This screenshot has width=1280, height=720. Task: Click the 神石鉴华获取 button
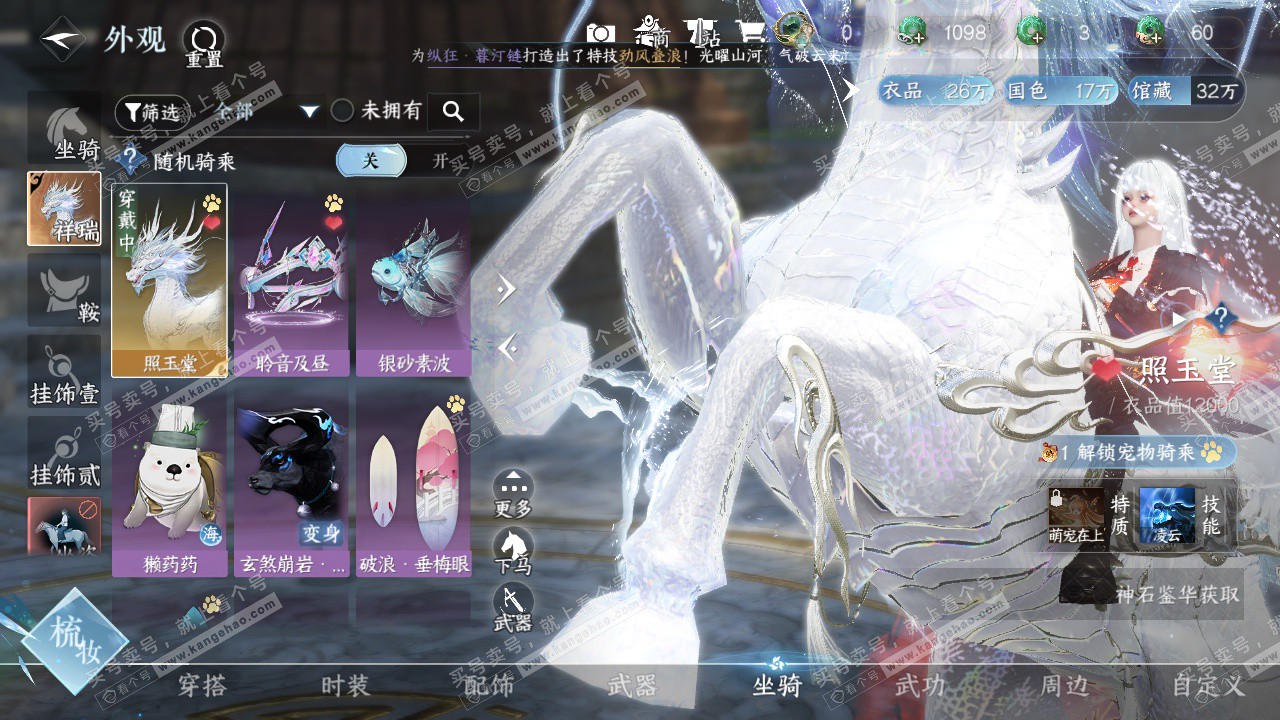click(x=1177, y=594)
